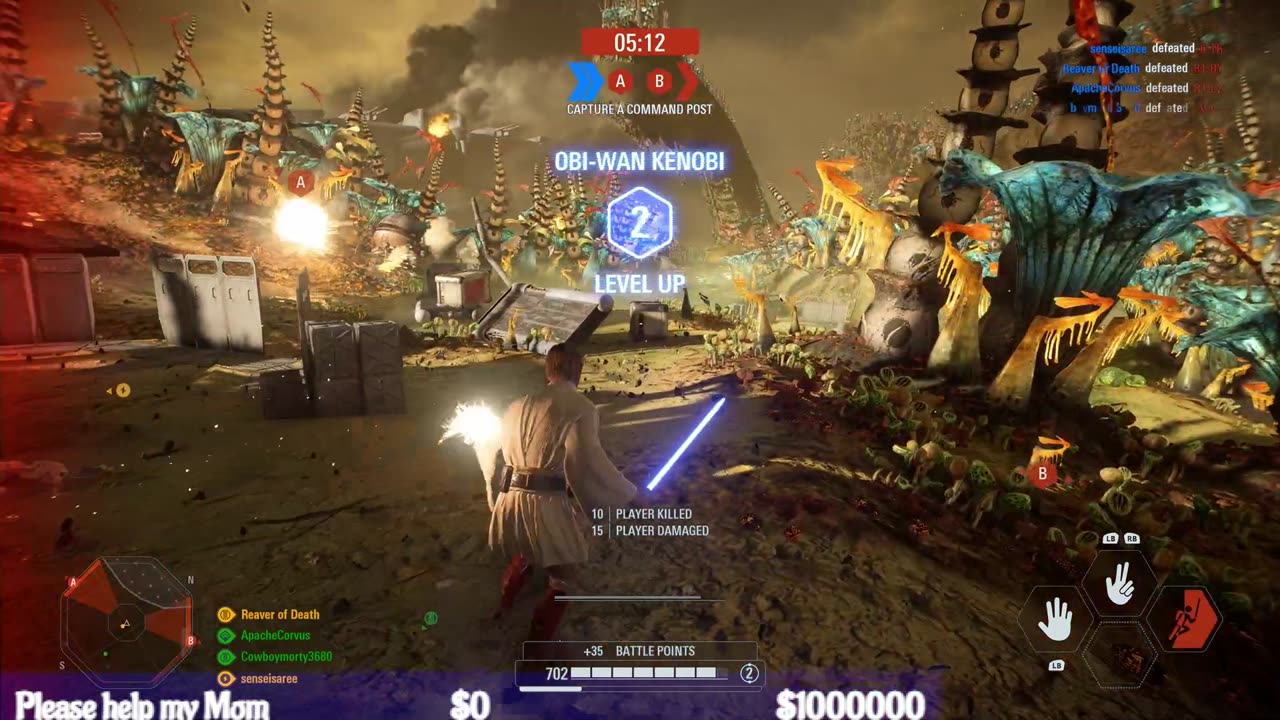This screenshot has width=1280, height=720.
Task: Pick Cowboymorty3680 from the squad list
Action: [286, 657]
